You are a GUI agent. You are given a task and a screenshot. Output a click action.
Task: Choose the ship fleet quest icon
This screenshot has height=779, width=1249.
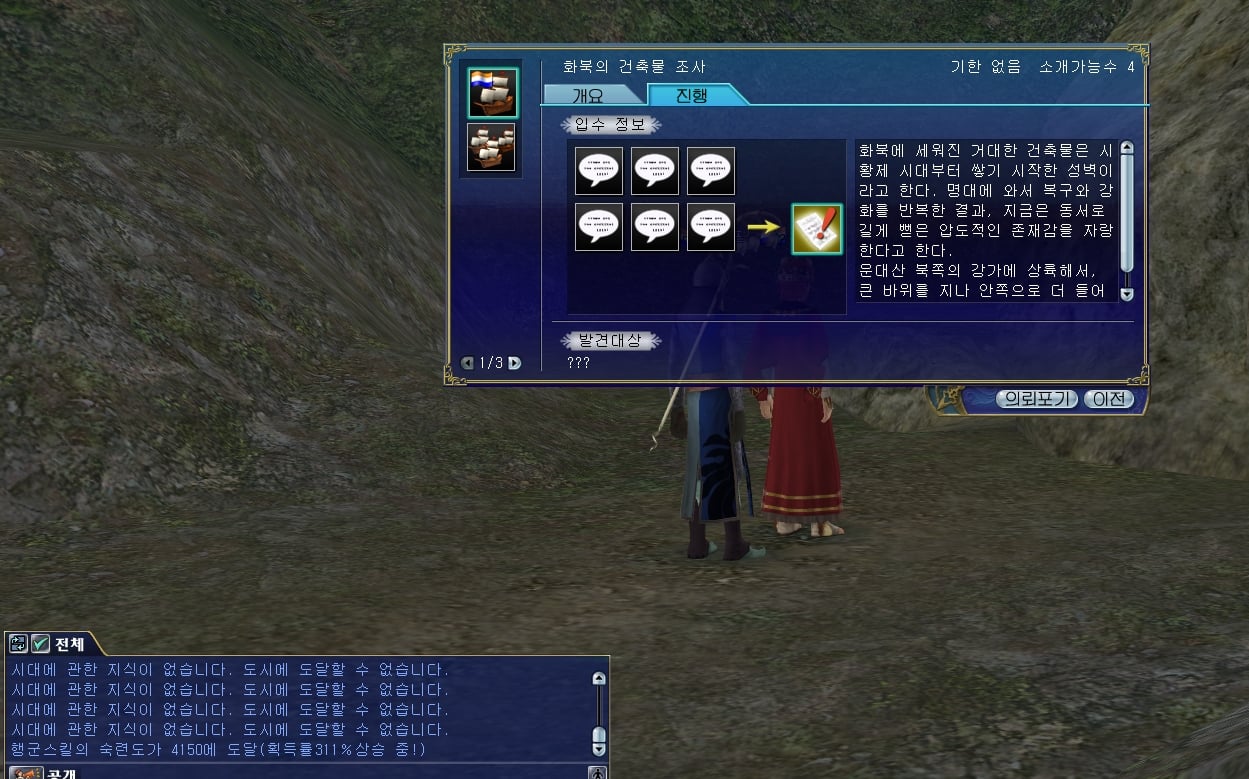pos(492,147)
